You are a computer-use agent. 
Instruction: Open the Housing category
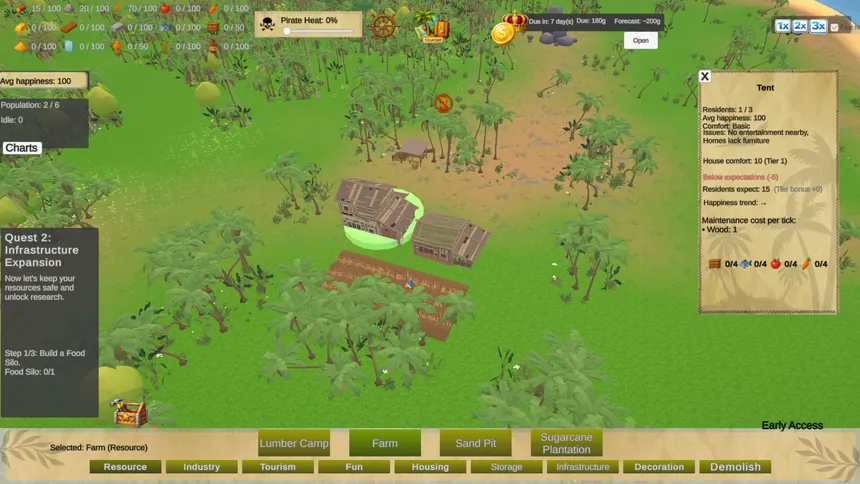430,467
